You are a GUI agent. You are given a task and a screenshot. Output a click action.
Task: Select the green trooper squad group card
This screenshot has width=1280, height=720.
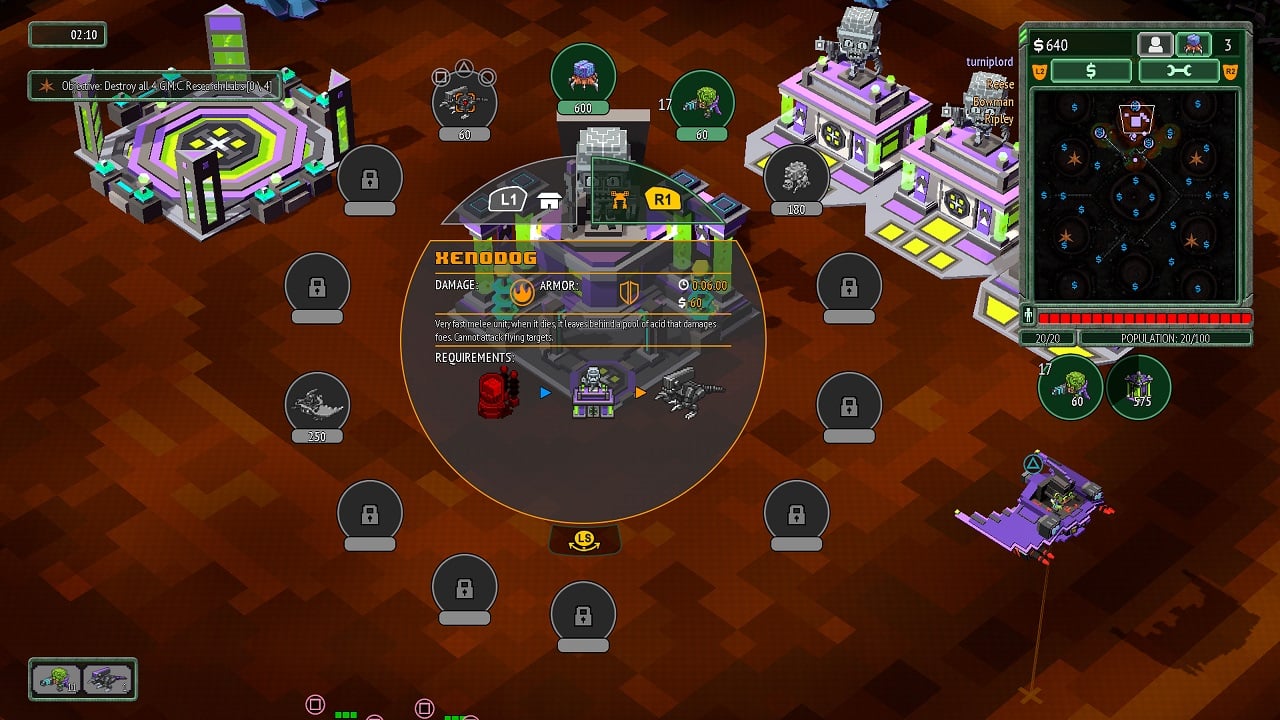[x=56, y=680]
